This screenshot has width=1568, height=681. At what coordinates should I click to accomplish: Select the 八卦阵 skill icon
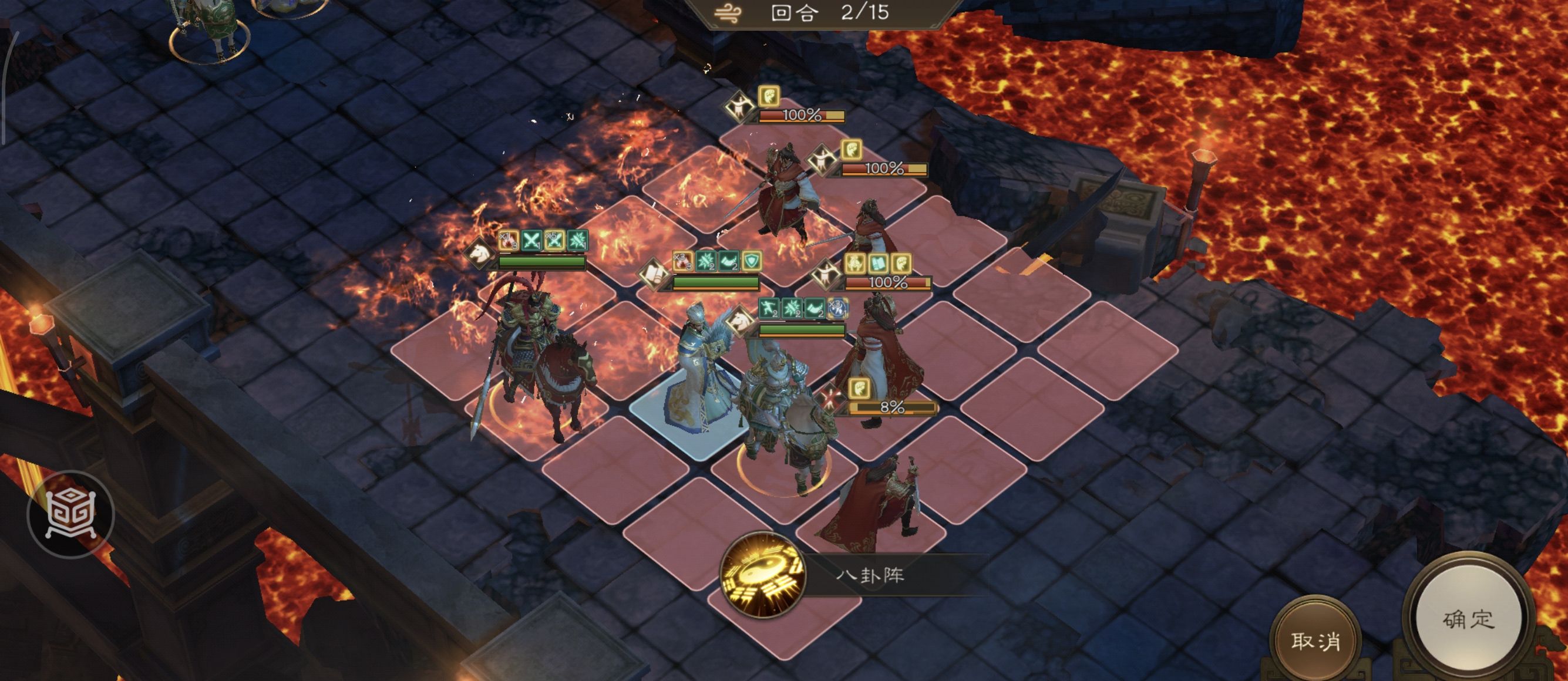tap(763, 575)
